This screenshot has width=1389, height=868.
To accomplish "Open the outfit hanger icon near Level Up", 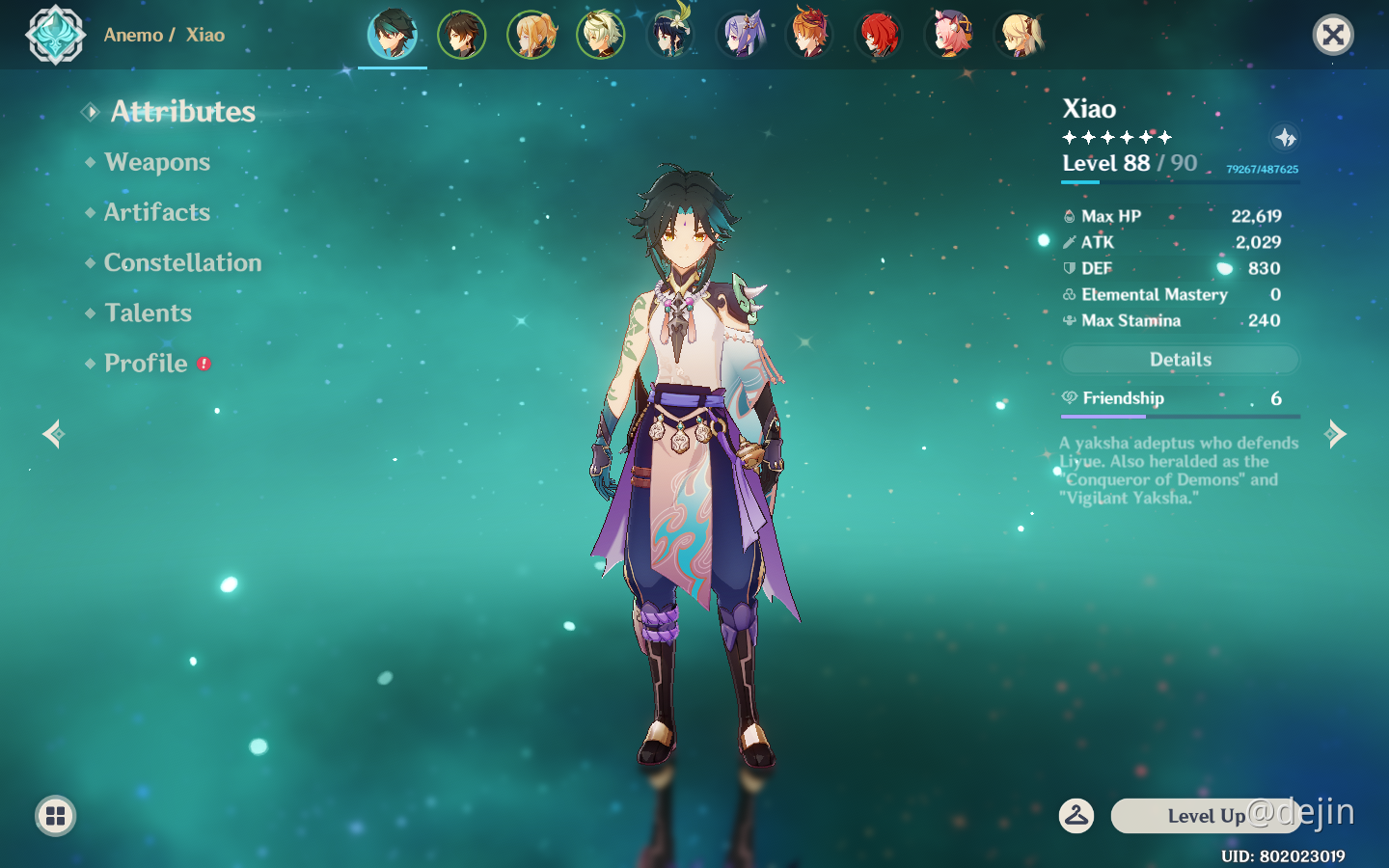I will (x=1077, y=816).
